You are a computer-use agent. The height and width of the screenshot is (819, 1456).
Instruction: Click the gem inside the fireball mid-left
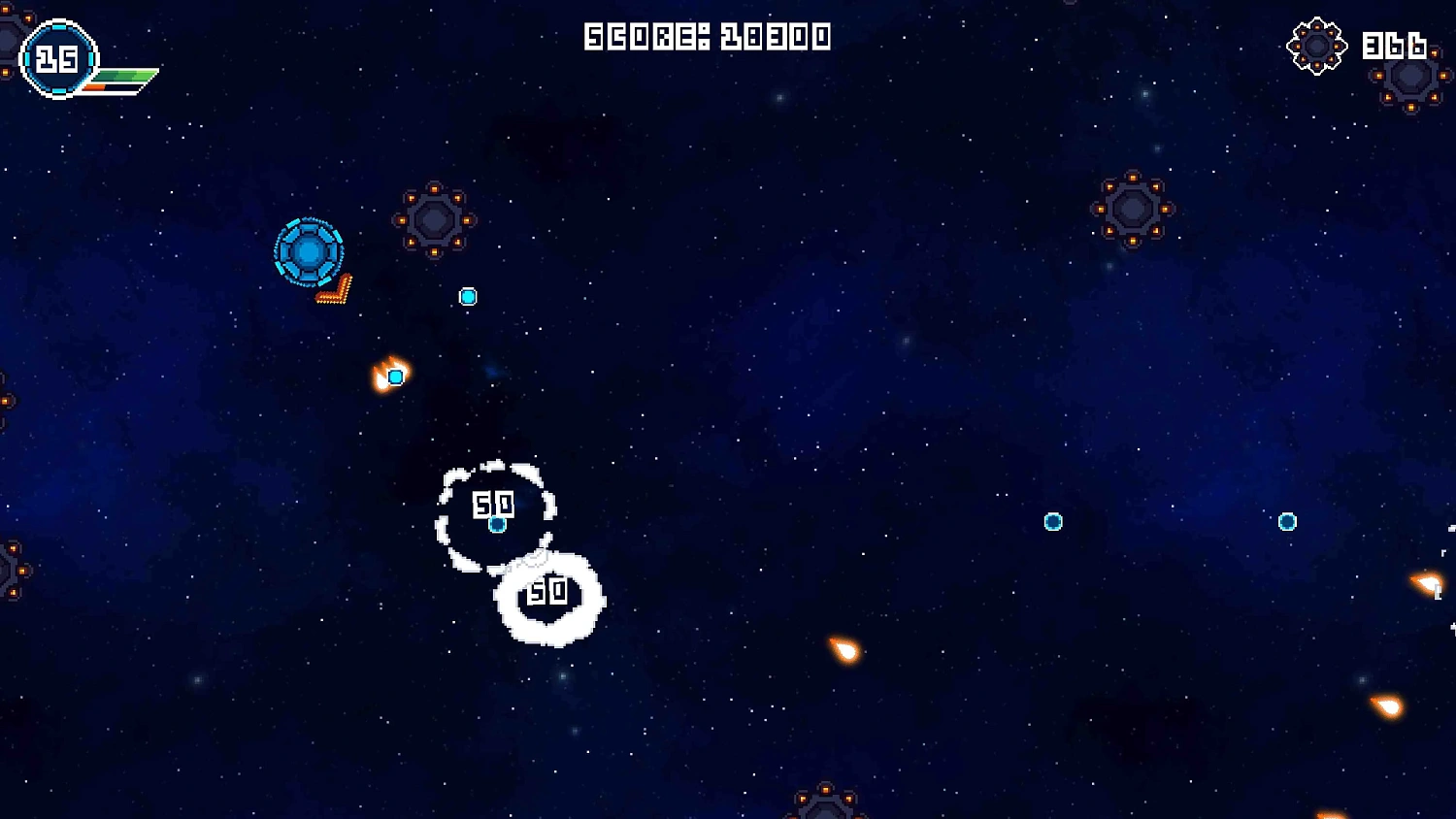point(395,376)
